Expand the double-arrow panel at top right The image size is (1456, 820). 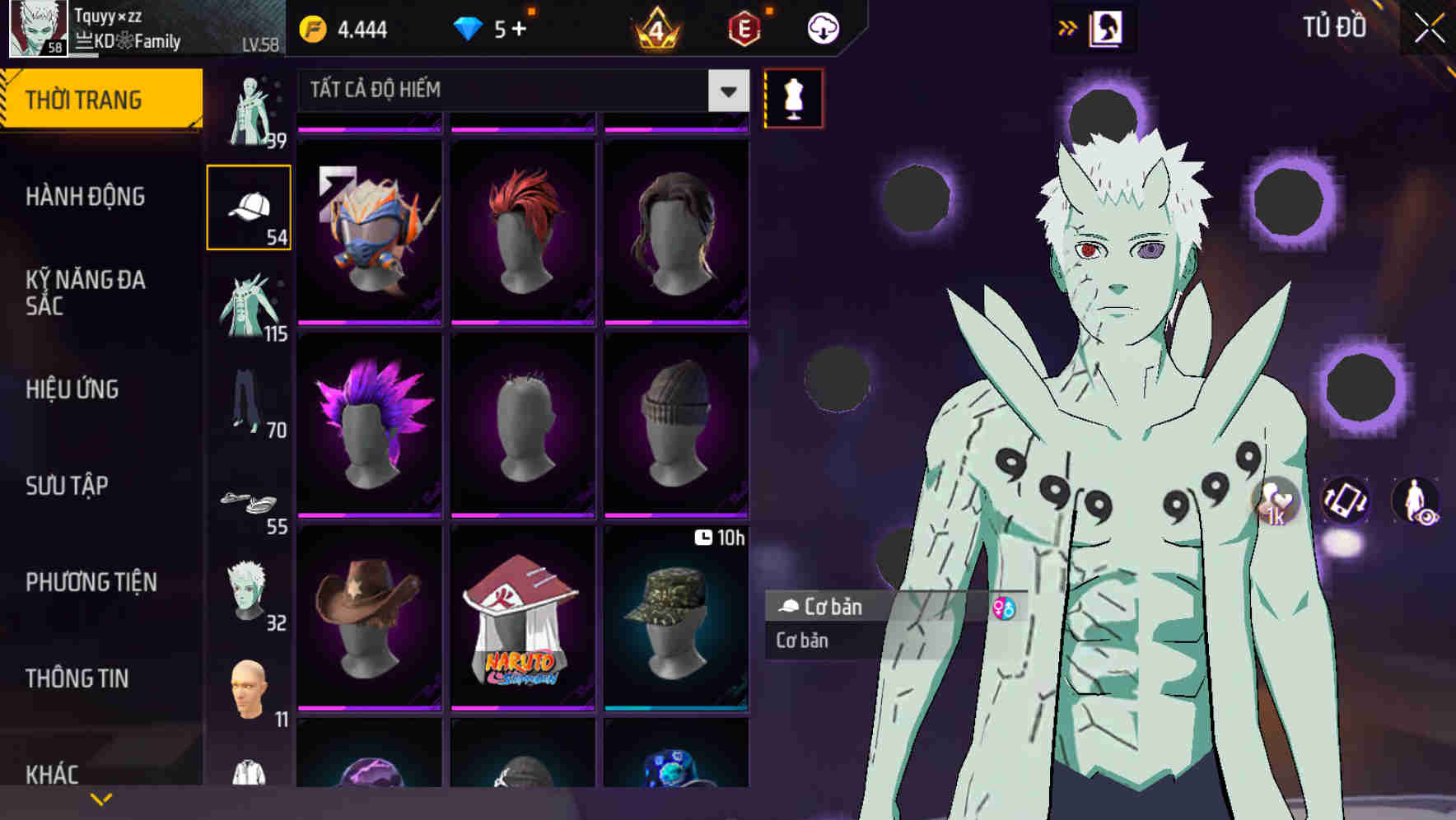[x=1068, y=26]
